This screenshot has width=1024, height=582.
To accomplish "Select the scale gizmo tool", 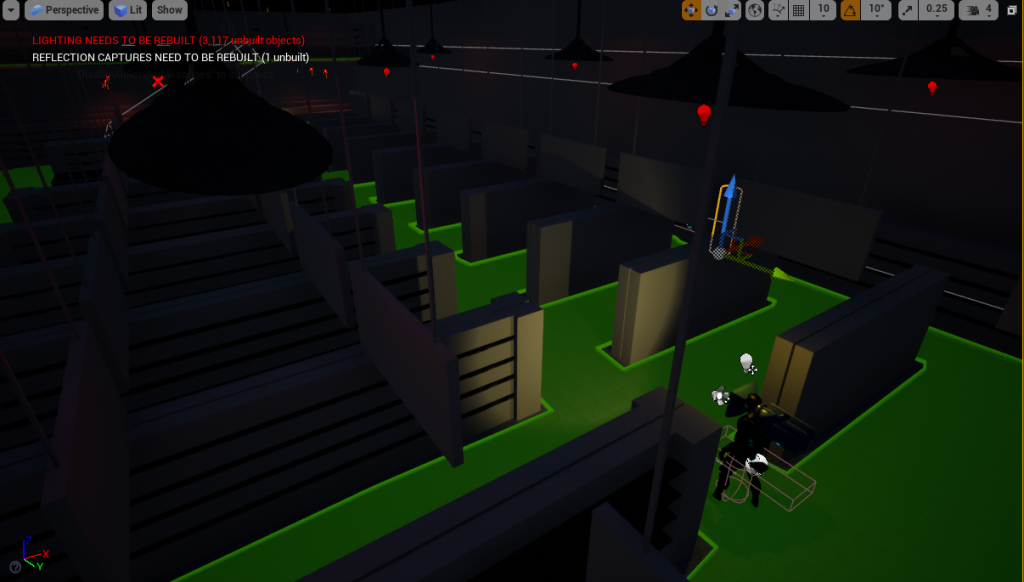I will tap(731, 10).
